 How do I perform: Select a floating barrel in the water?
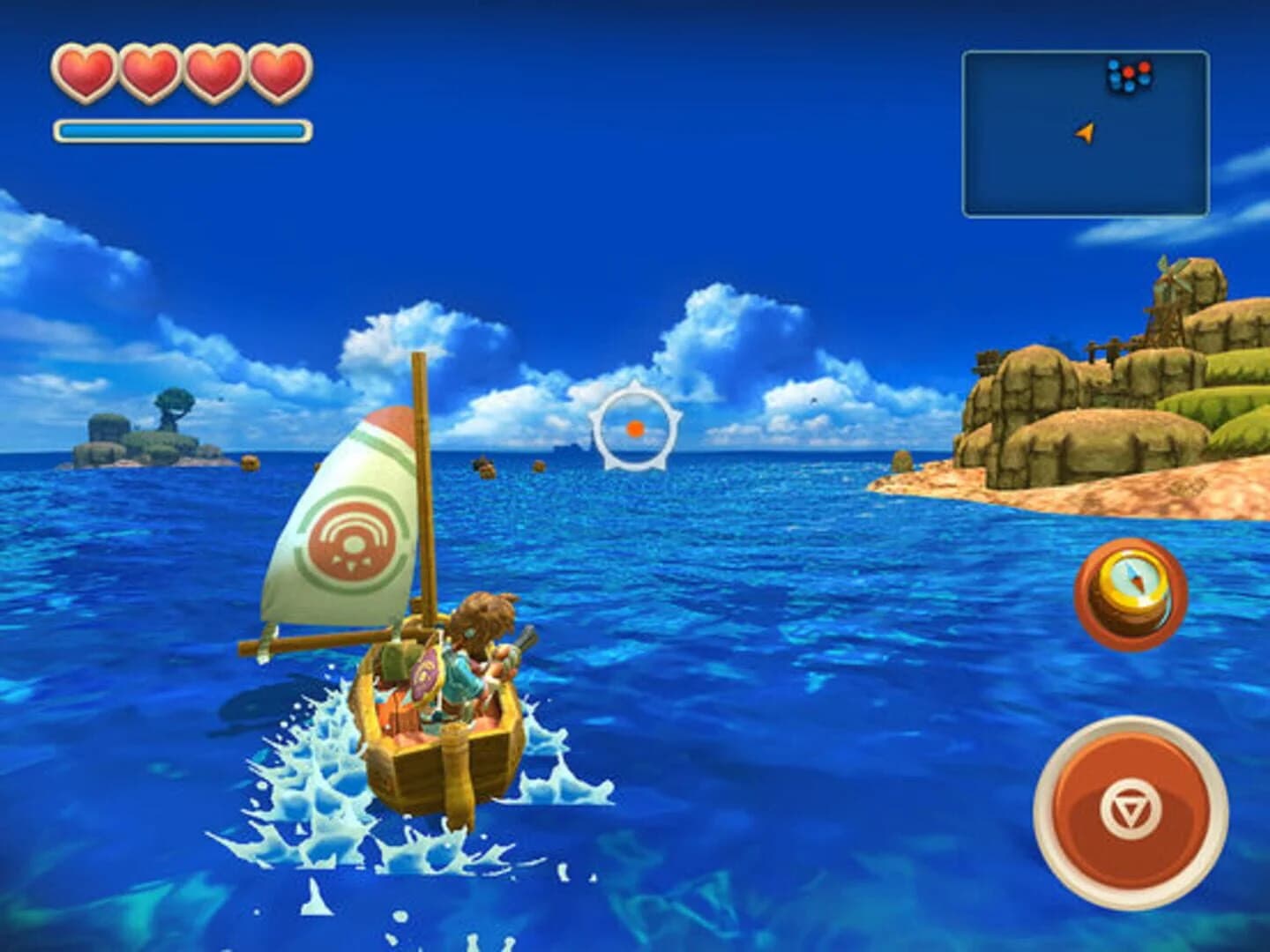[484, 465]
